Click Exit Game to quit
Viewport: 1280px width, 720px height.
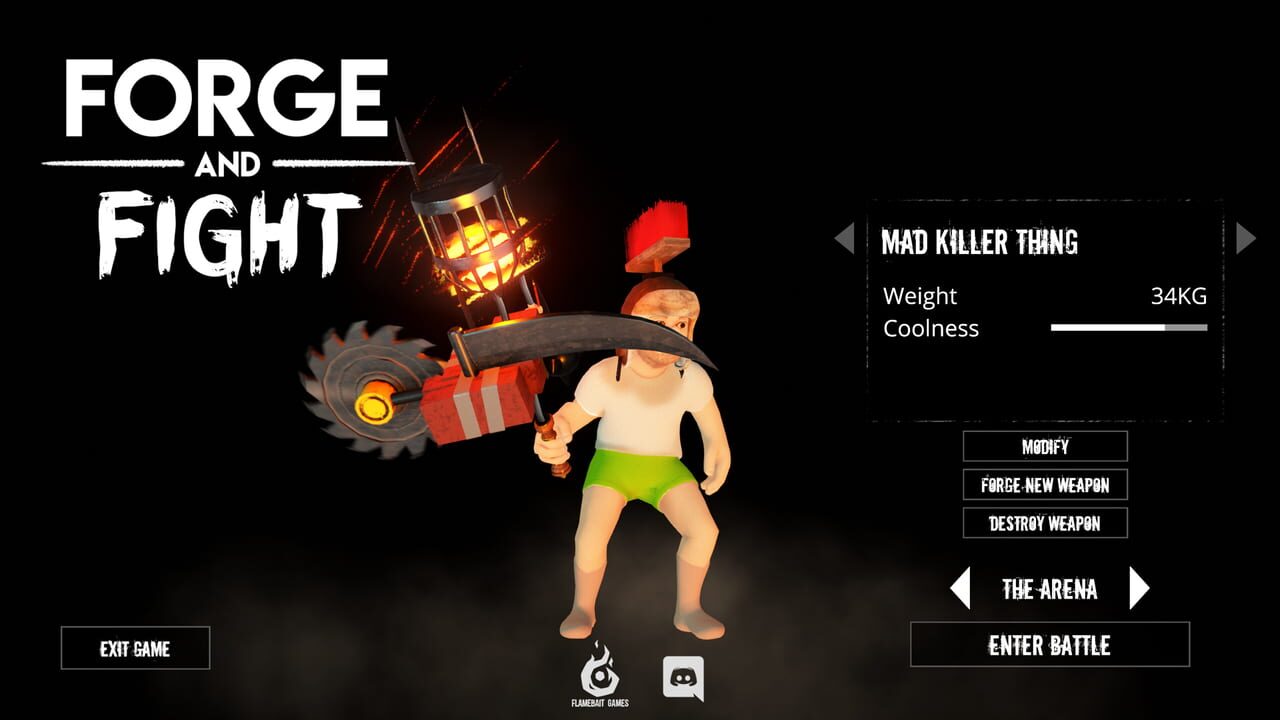pos(135,649)
